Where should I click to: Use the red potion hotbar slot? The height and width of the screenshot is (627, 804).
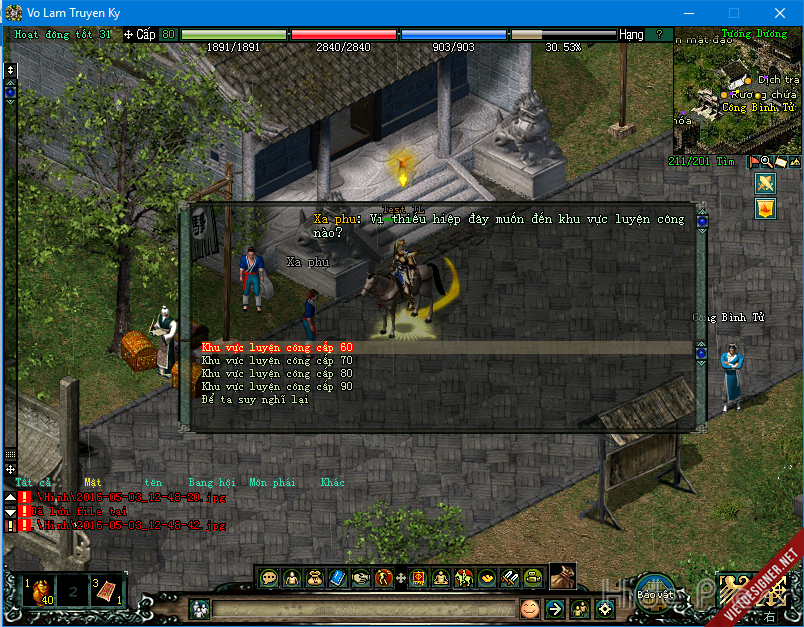[x=41, y=592]
